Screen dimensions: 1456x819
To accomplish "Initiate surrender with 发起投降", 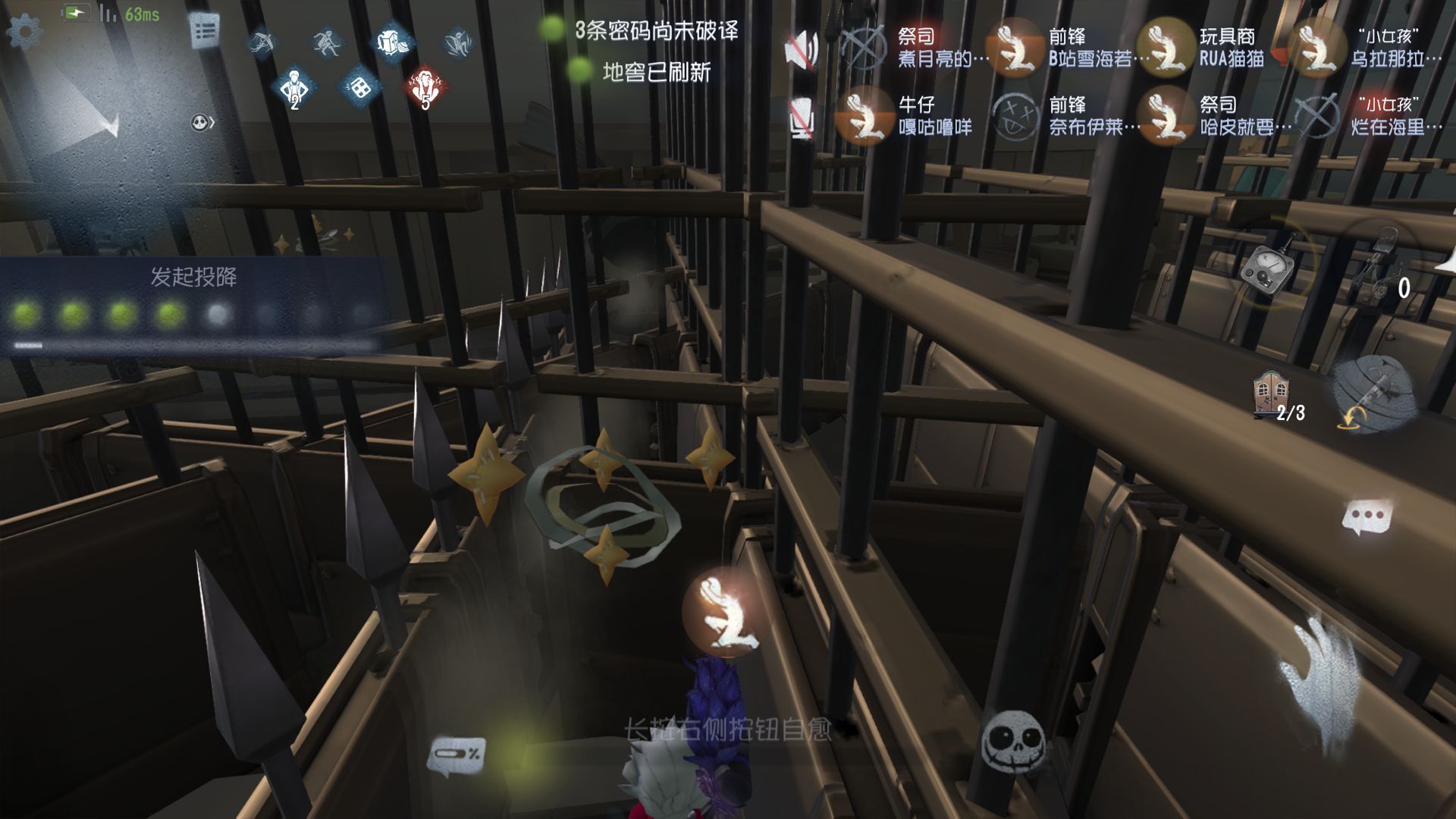I will coord(193,278).
